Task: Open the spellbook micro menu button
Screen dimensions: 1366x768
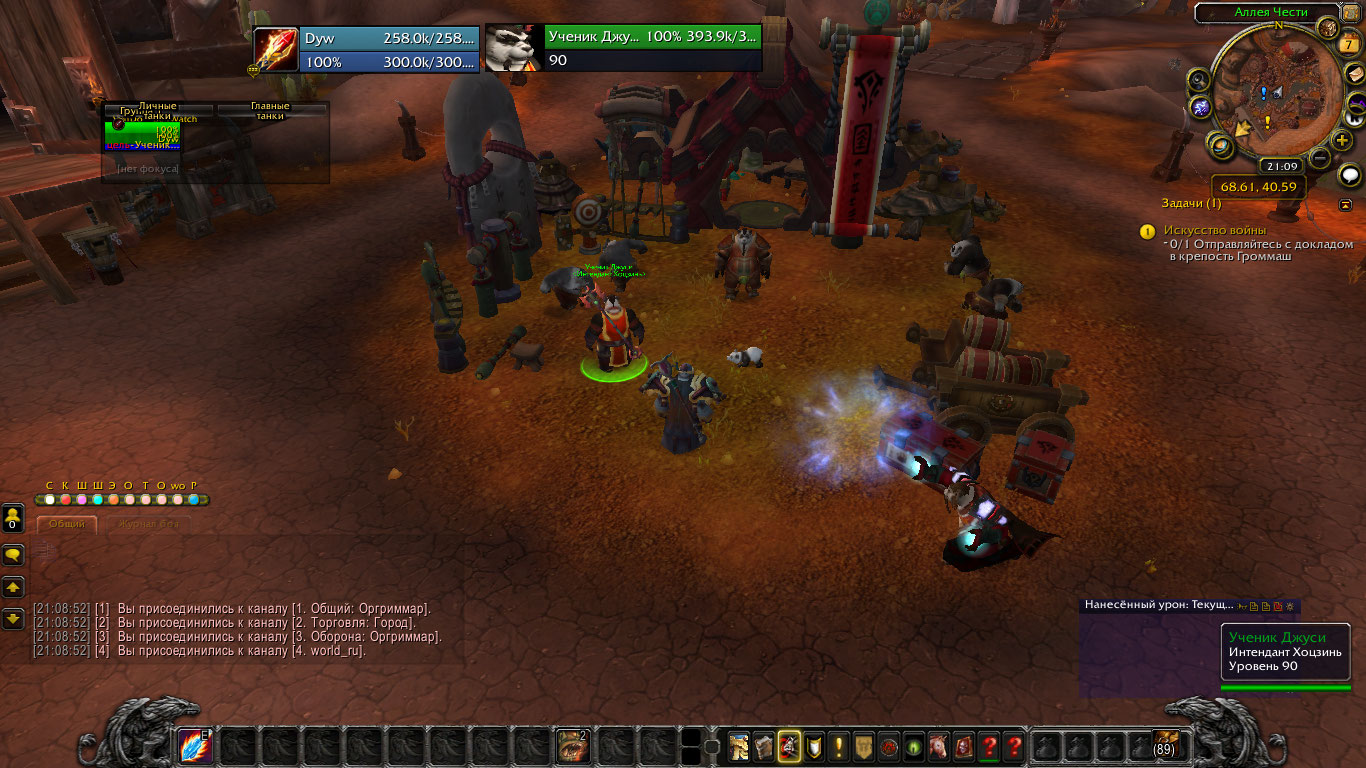Action: (764, 746)
